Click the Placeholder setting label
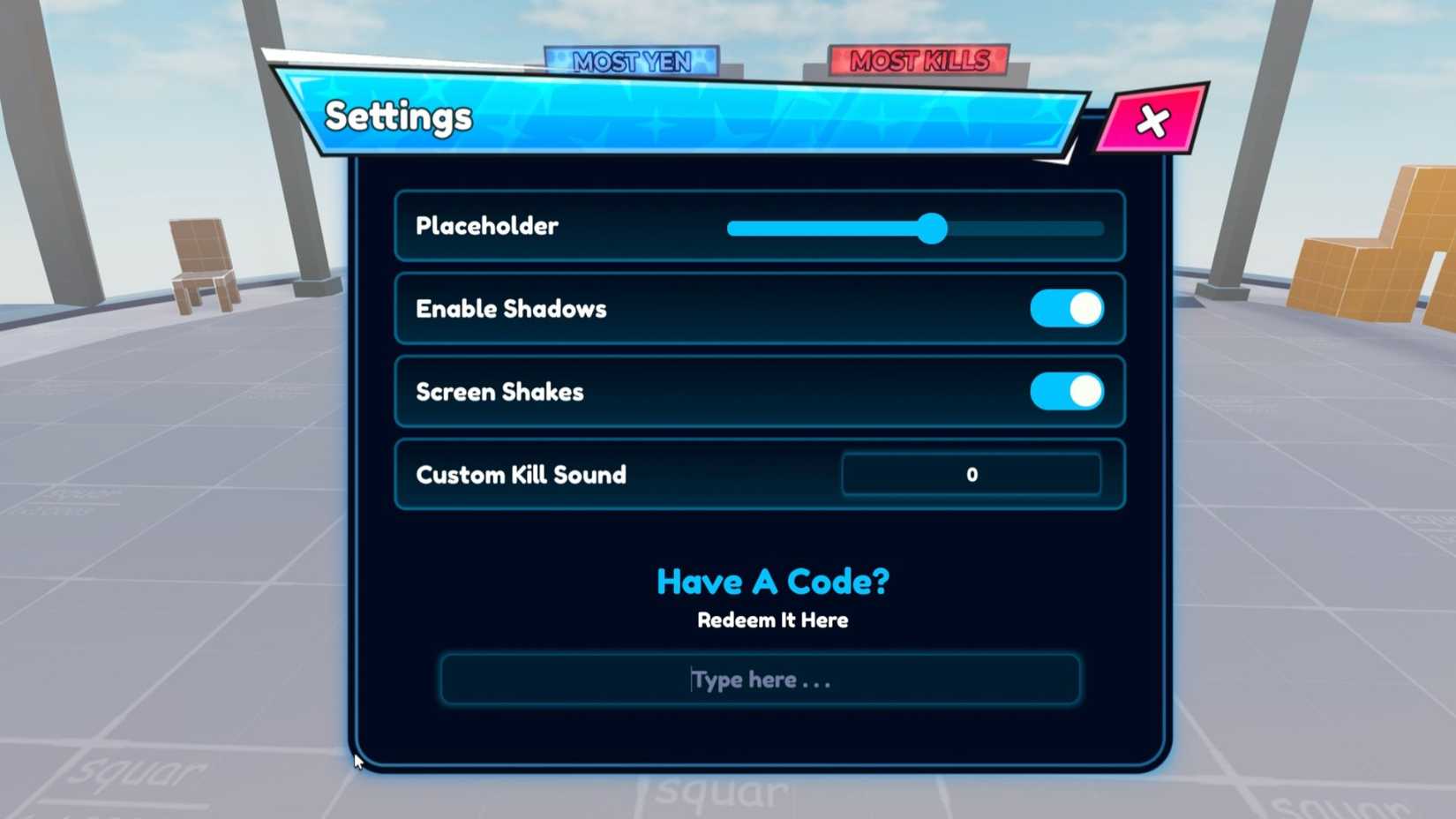Viewport: 1456px width, 819px height. tap(486, 226)
